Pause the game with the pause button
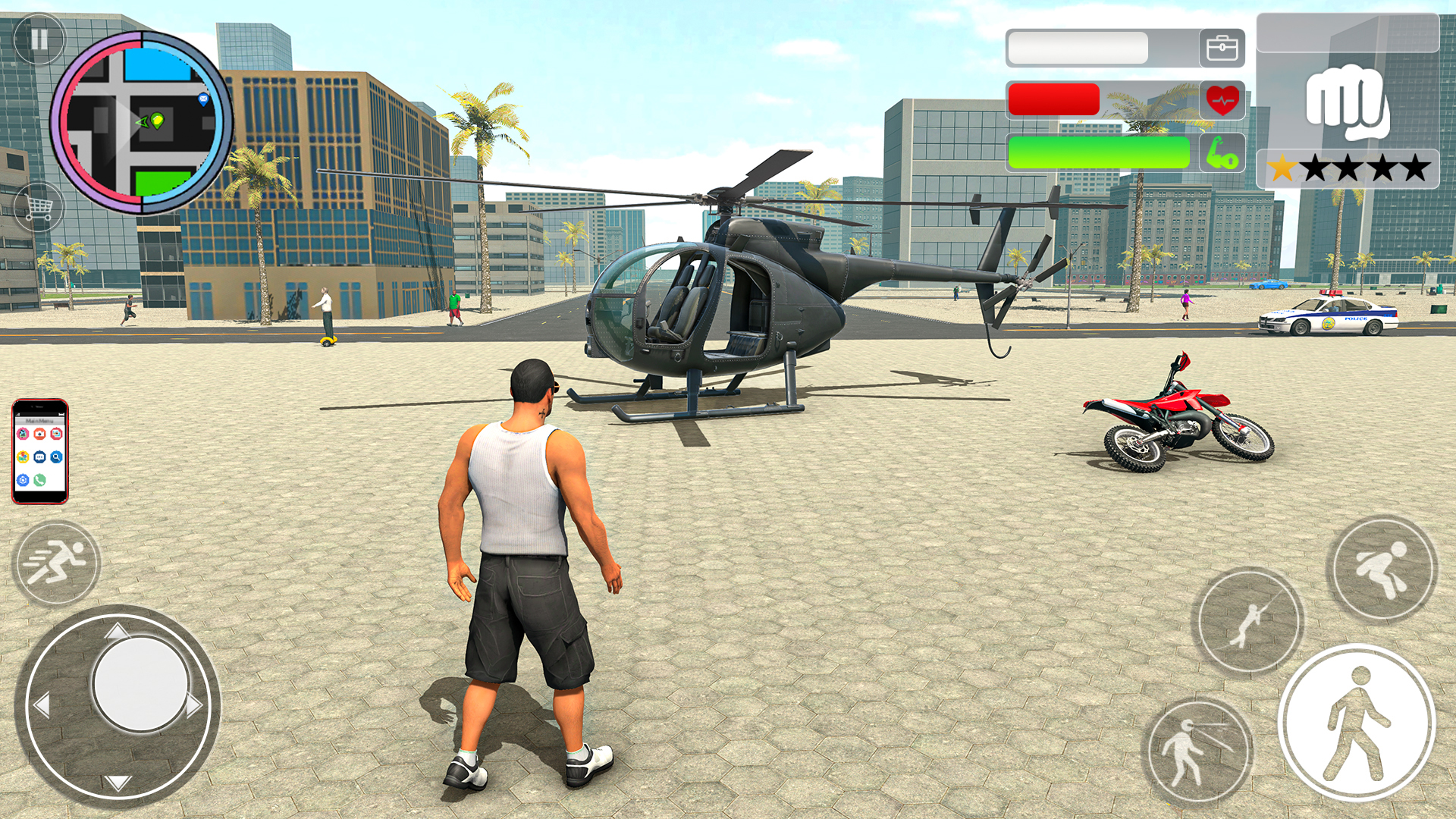 40,39
